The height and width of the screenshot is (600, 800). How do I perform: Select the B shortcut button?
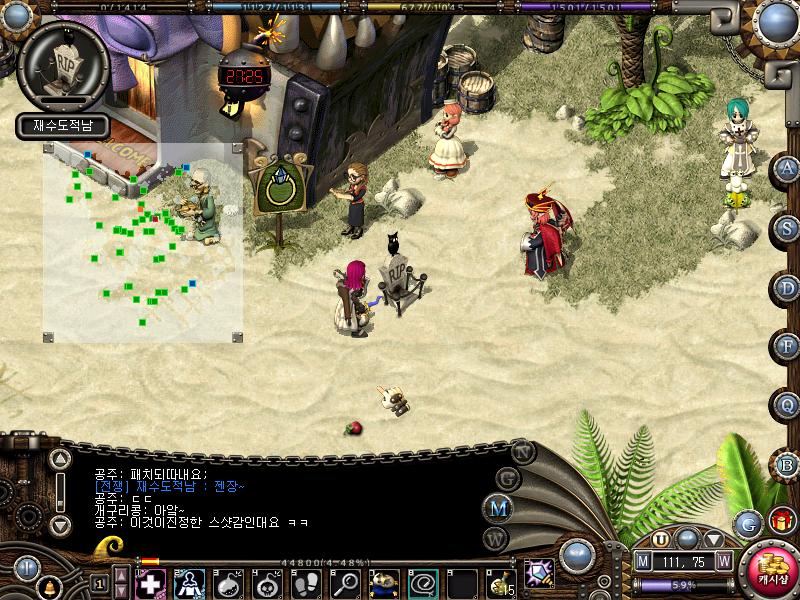coord(787,464)
